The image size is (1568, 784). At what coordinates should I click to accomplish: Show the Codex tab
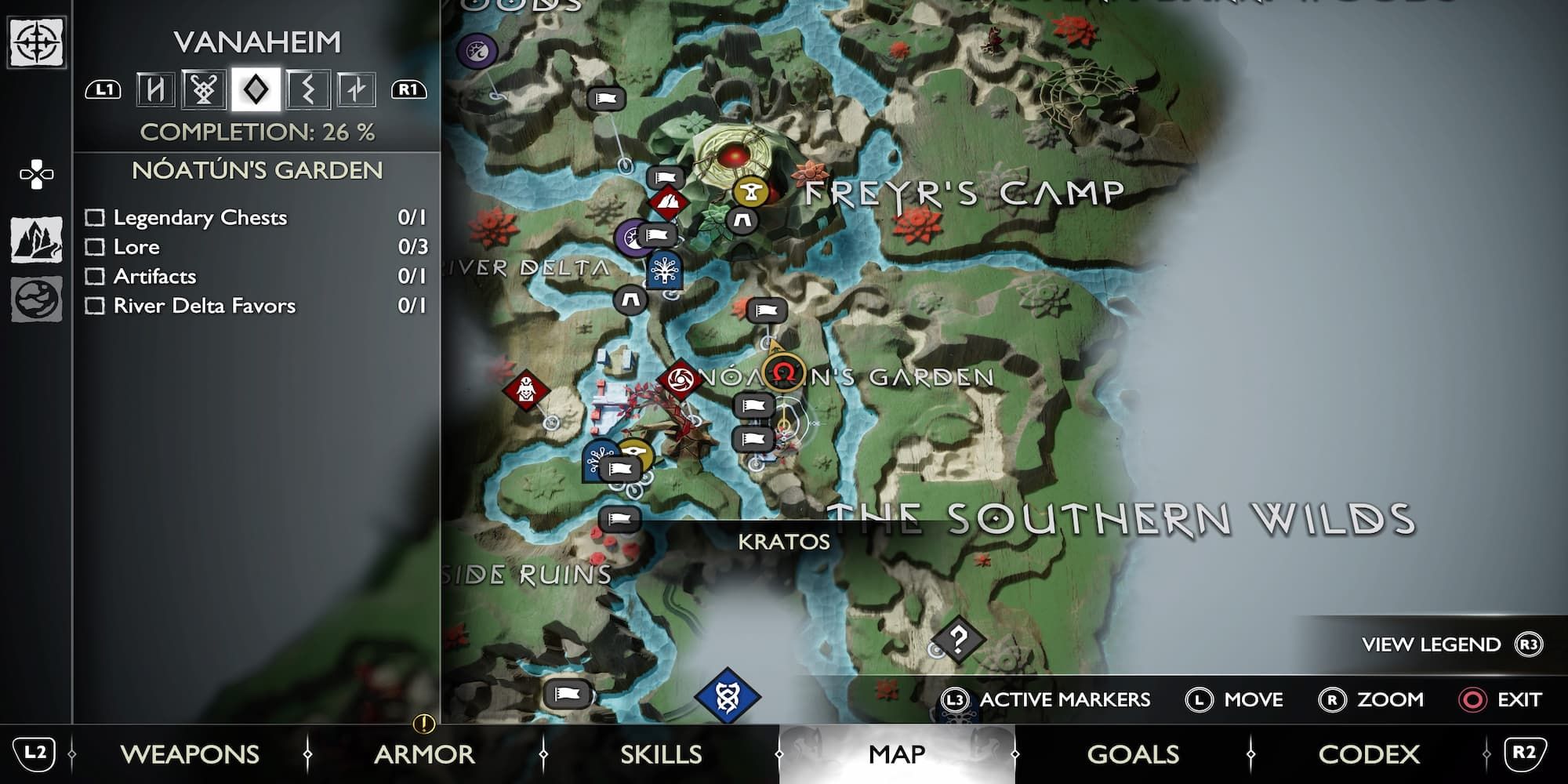pyautogui.click(x=1369, y=754)
